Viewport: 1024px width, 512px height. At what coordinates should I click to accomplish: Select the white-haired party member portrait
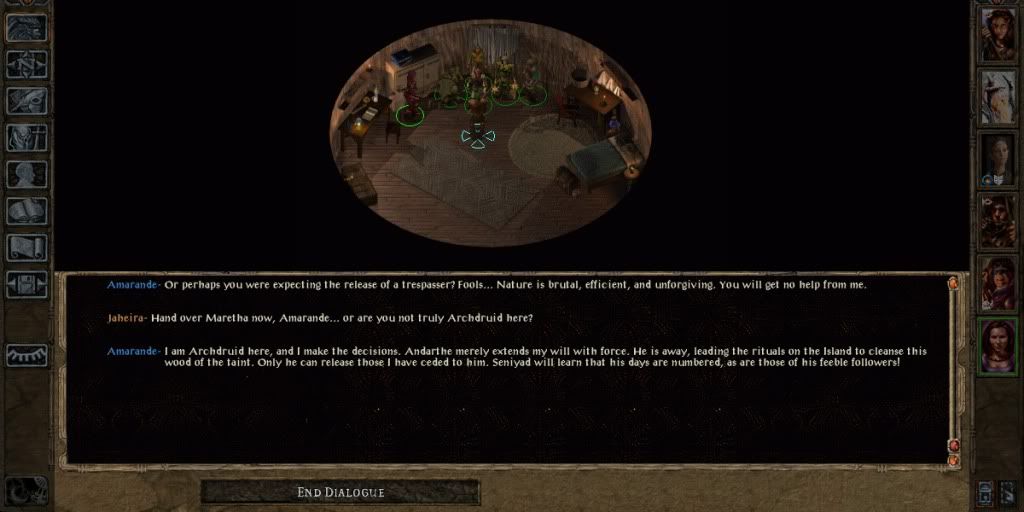pyautogui.click(x=998, y=96)
